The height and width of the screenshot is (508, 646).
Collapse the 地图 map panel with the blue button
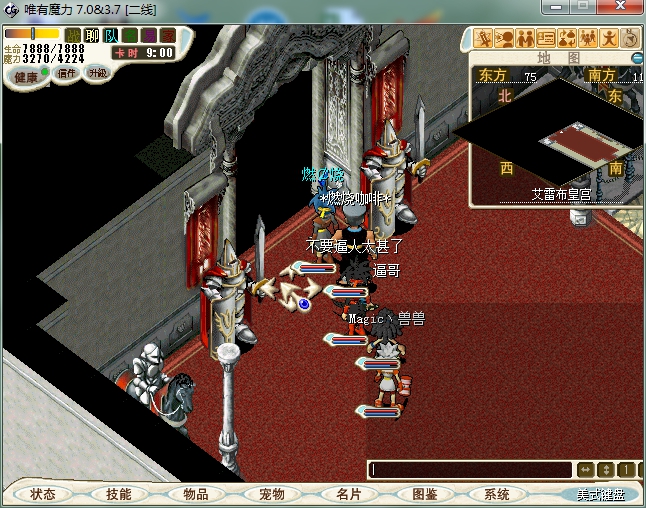(x=637, y=58)
